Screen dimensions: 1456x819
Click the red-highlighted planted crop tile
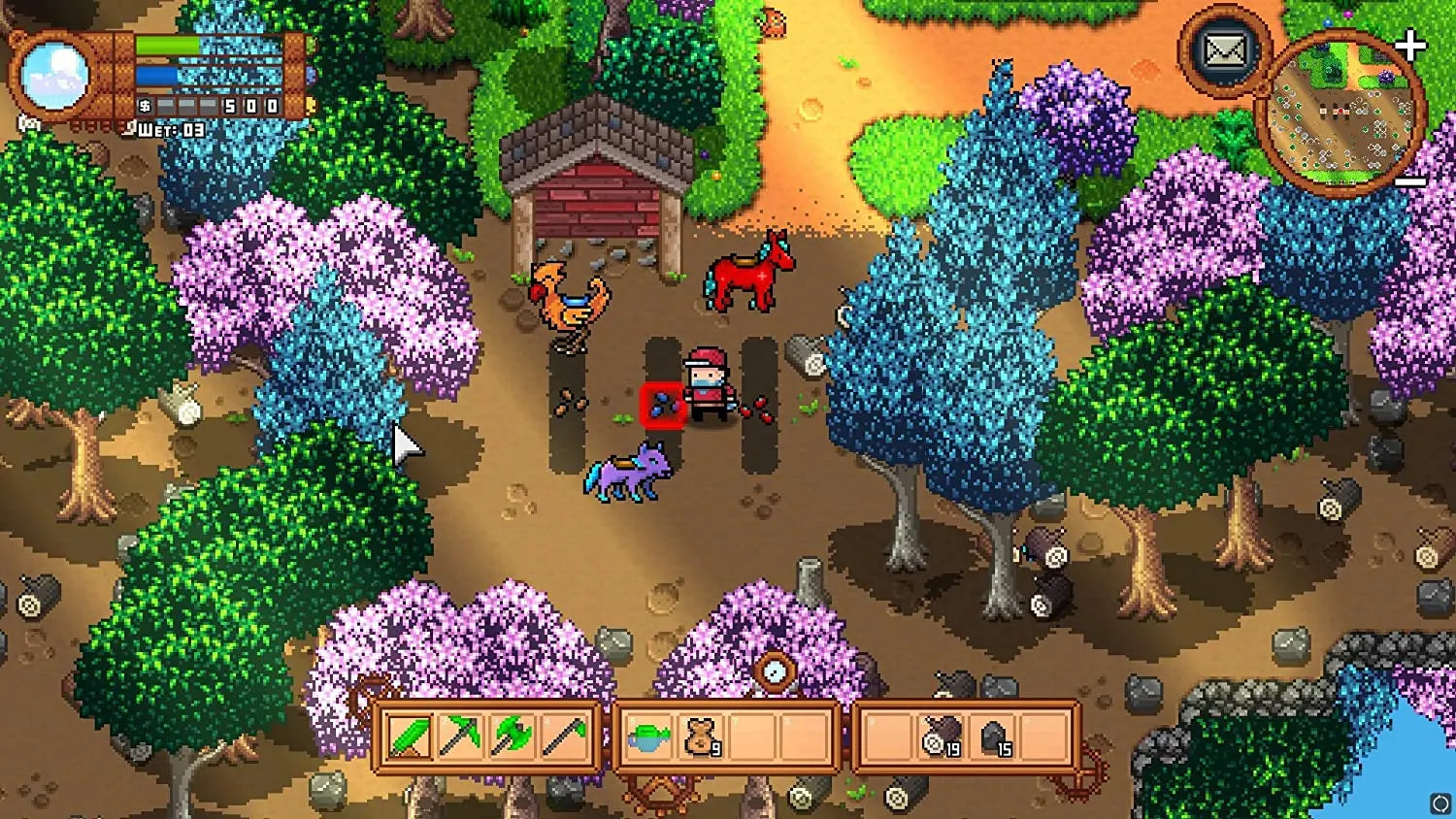pos(664,405)
